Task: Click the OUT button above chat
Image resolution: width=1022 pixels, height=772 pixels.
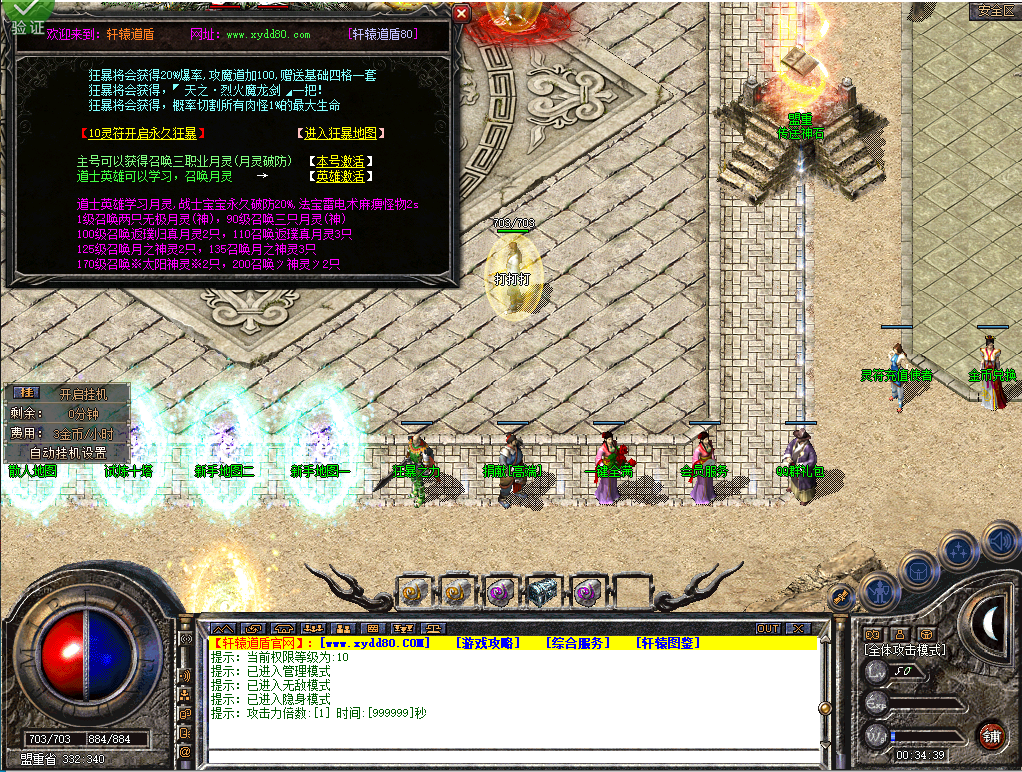Action: tap(767, 628)
